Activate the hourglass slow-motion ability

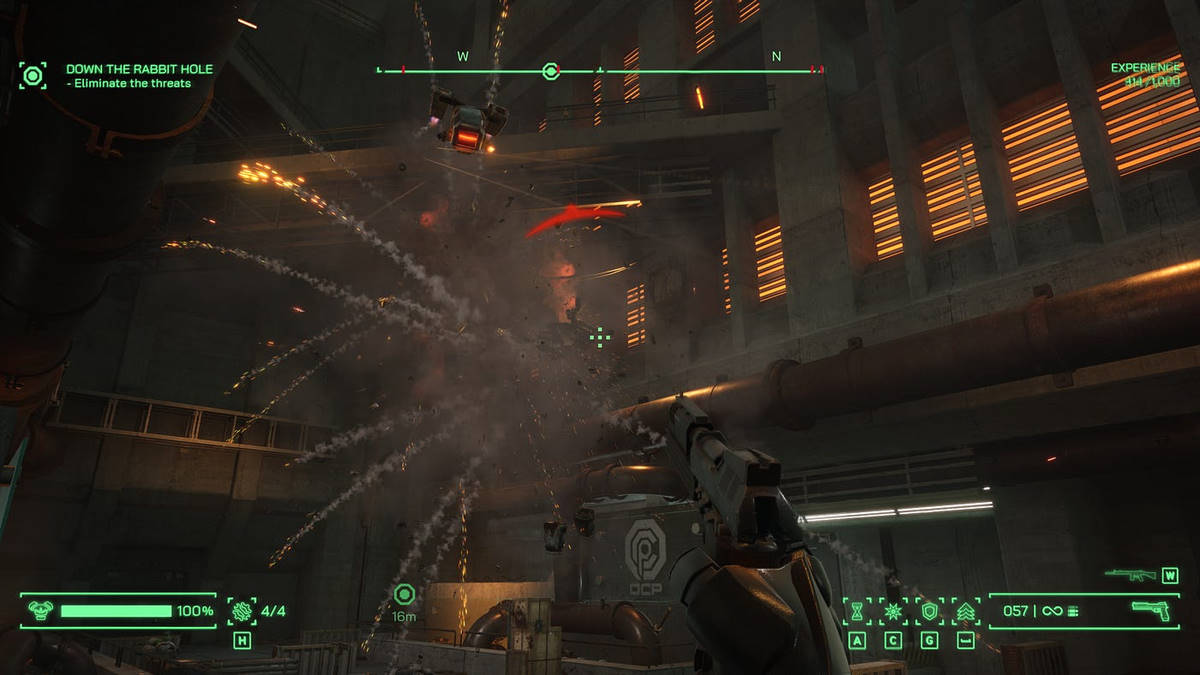tap(857, 611)
